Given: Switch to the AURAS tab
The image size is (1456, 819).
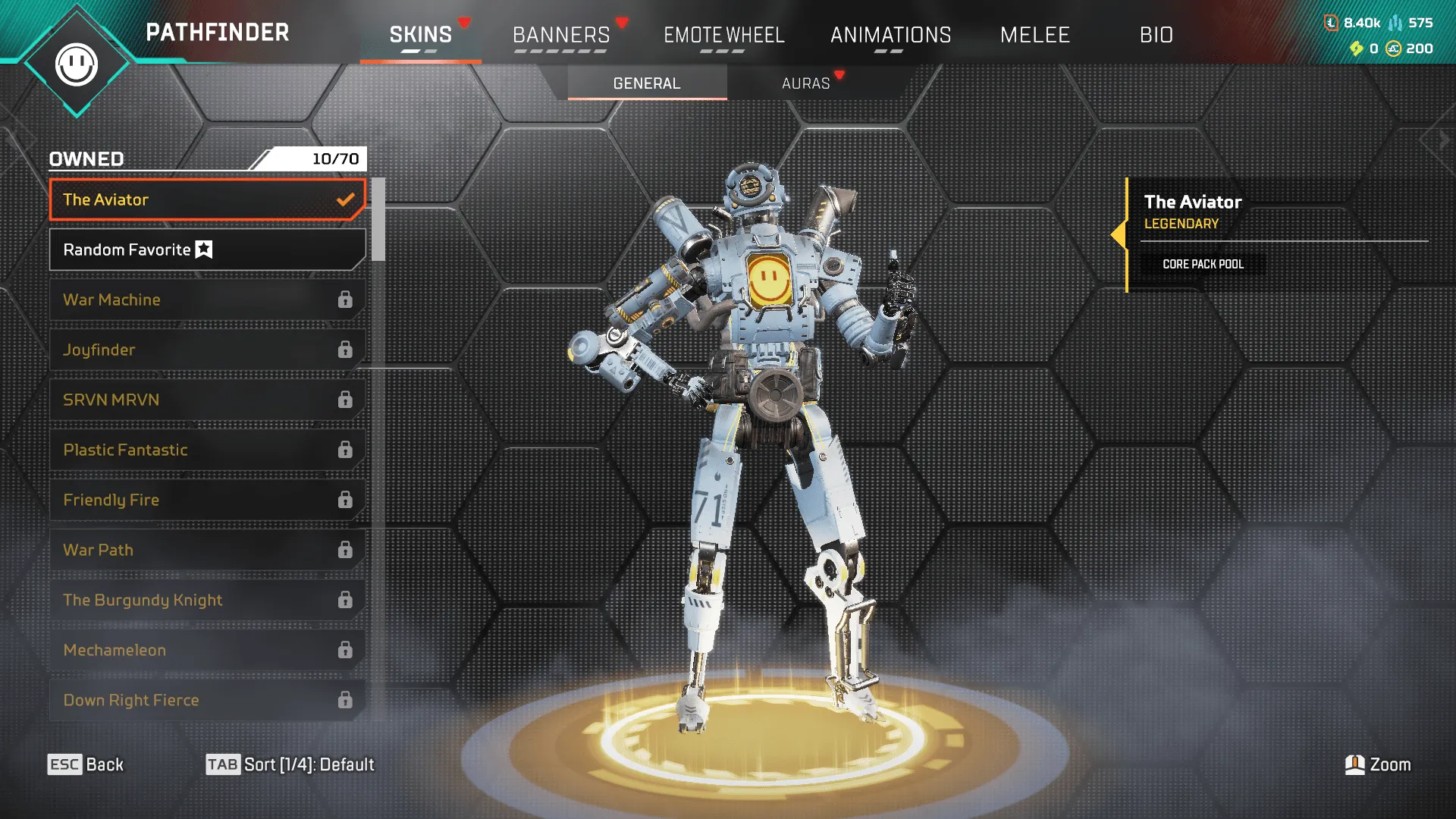Looking at the screenshot, I should pyautogui.click(x=806, y=83).
